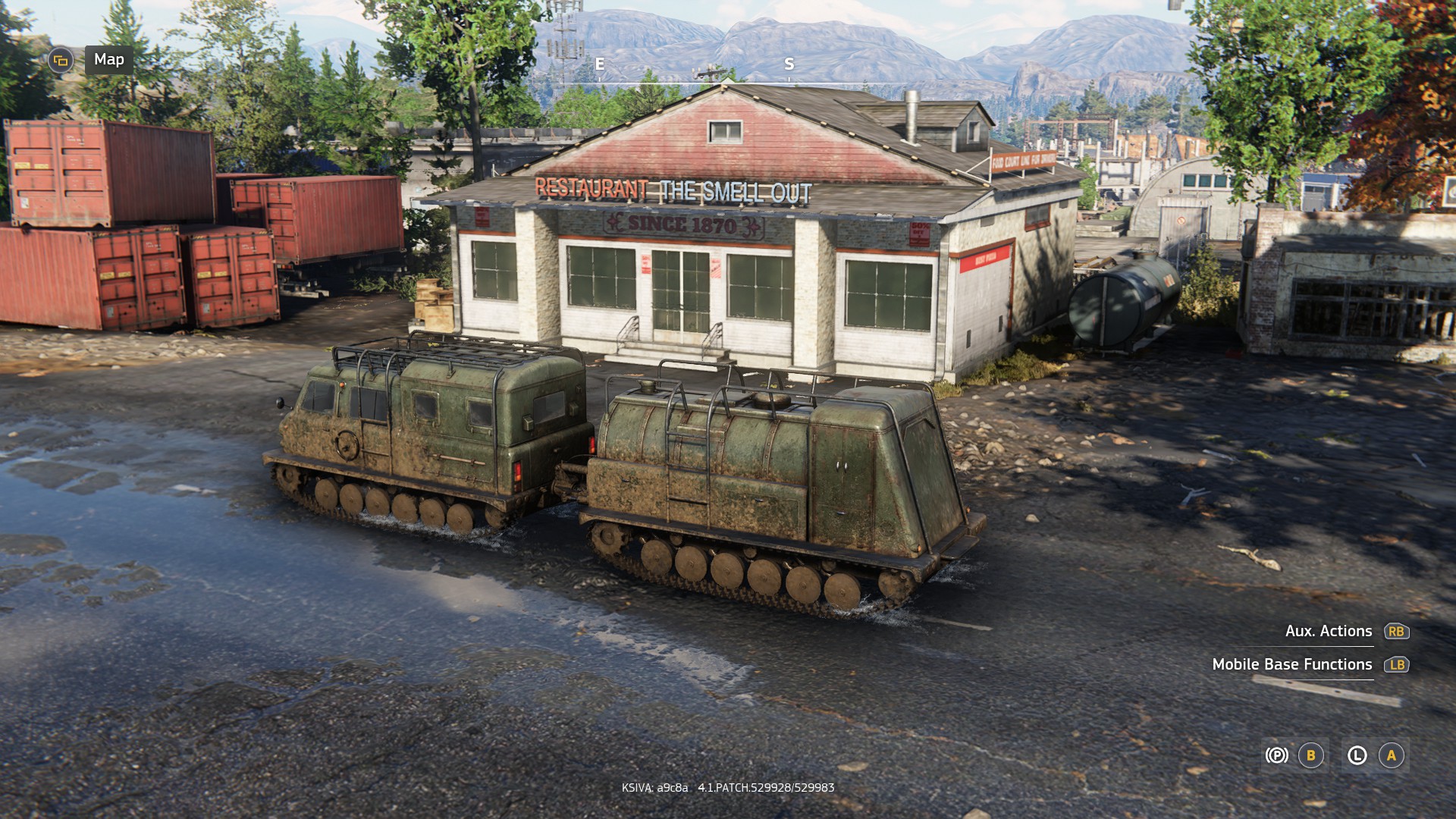Open the Map

(108, 60)
